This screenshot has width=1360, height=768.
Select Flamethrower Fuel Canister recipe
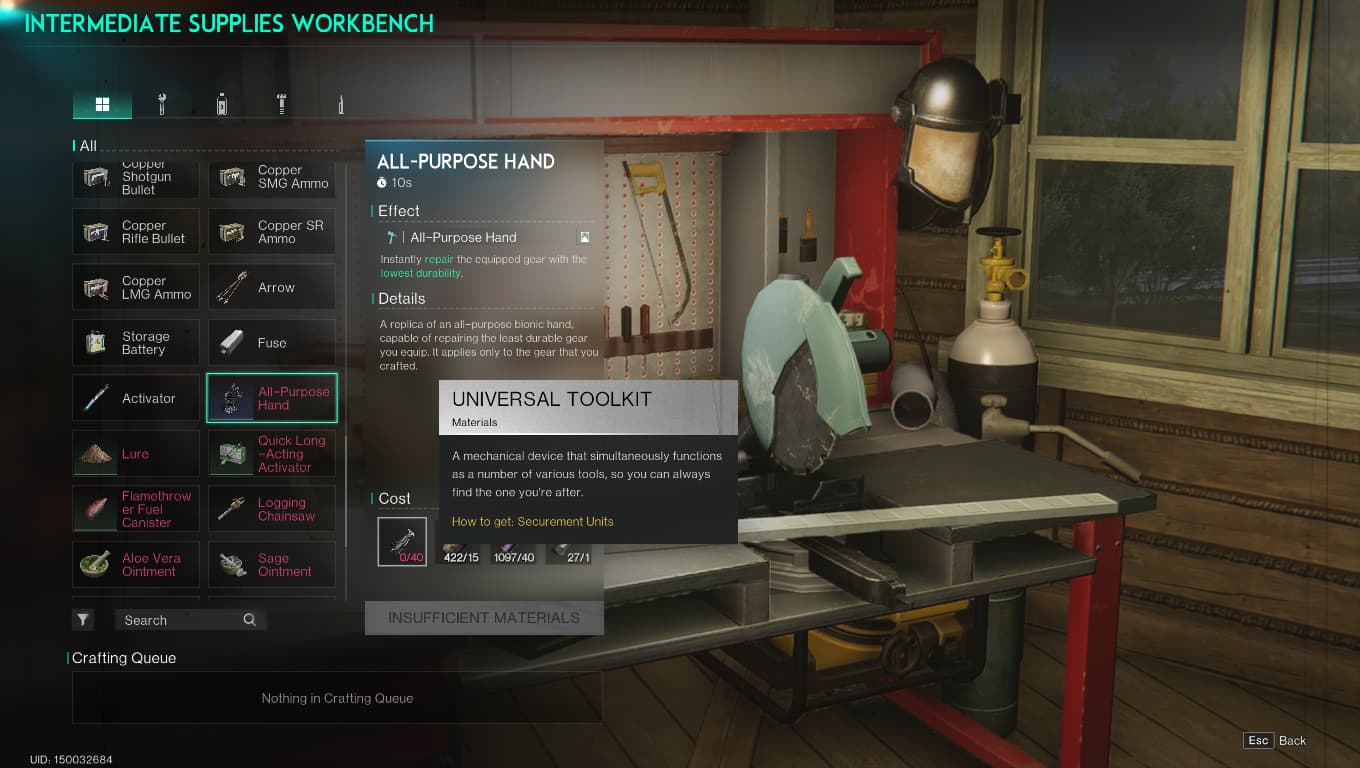(136, 509)
